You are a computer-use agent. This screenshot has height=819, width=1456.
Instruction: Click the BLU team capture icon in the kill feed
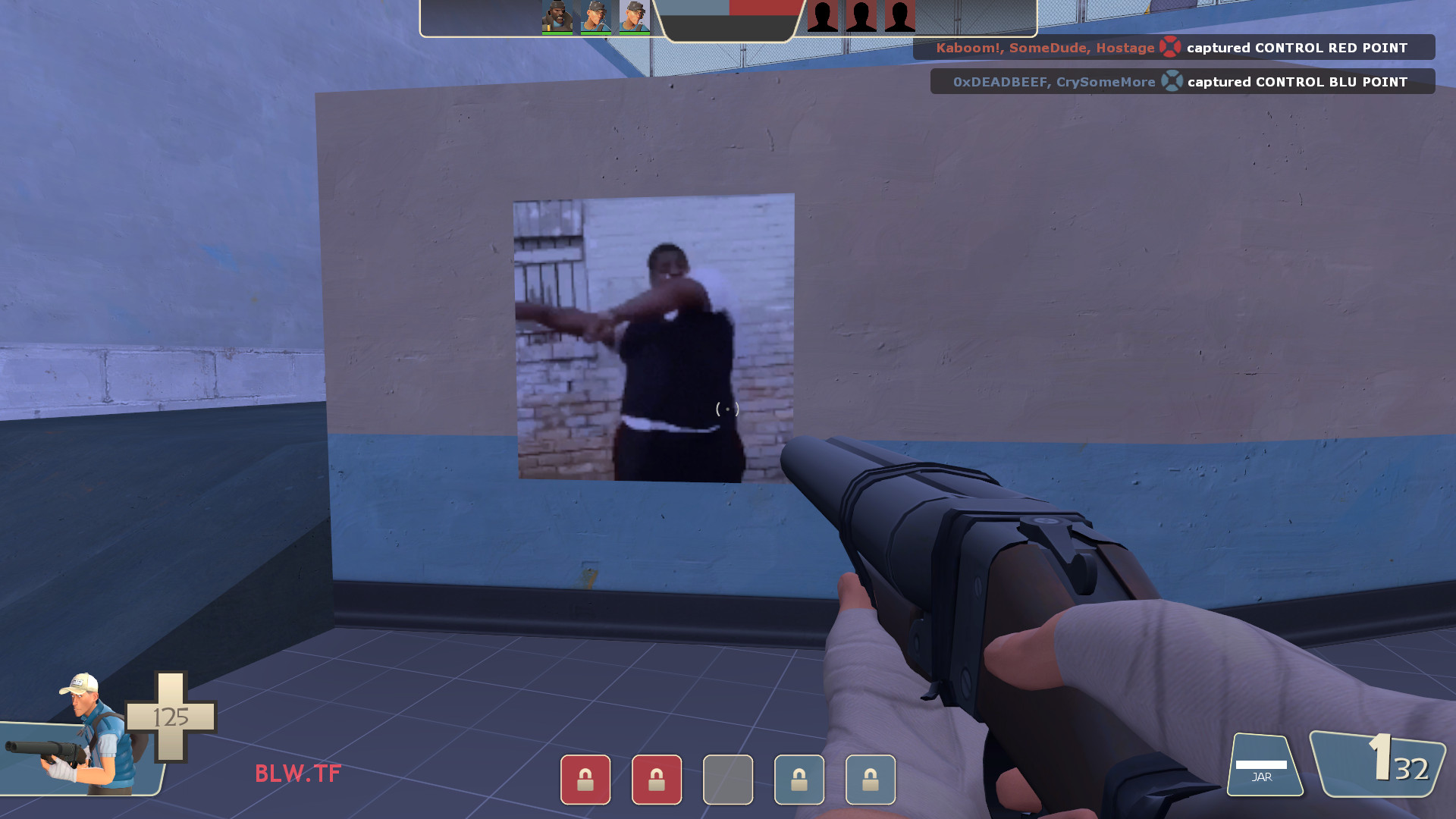click(1172, 81)
